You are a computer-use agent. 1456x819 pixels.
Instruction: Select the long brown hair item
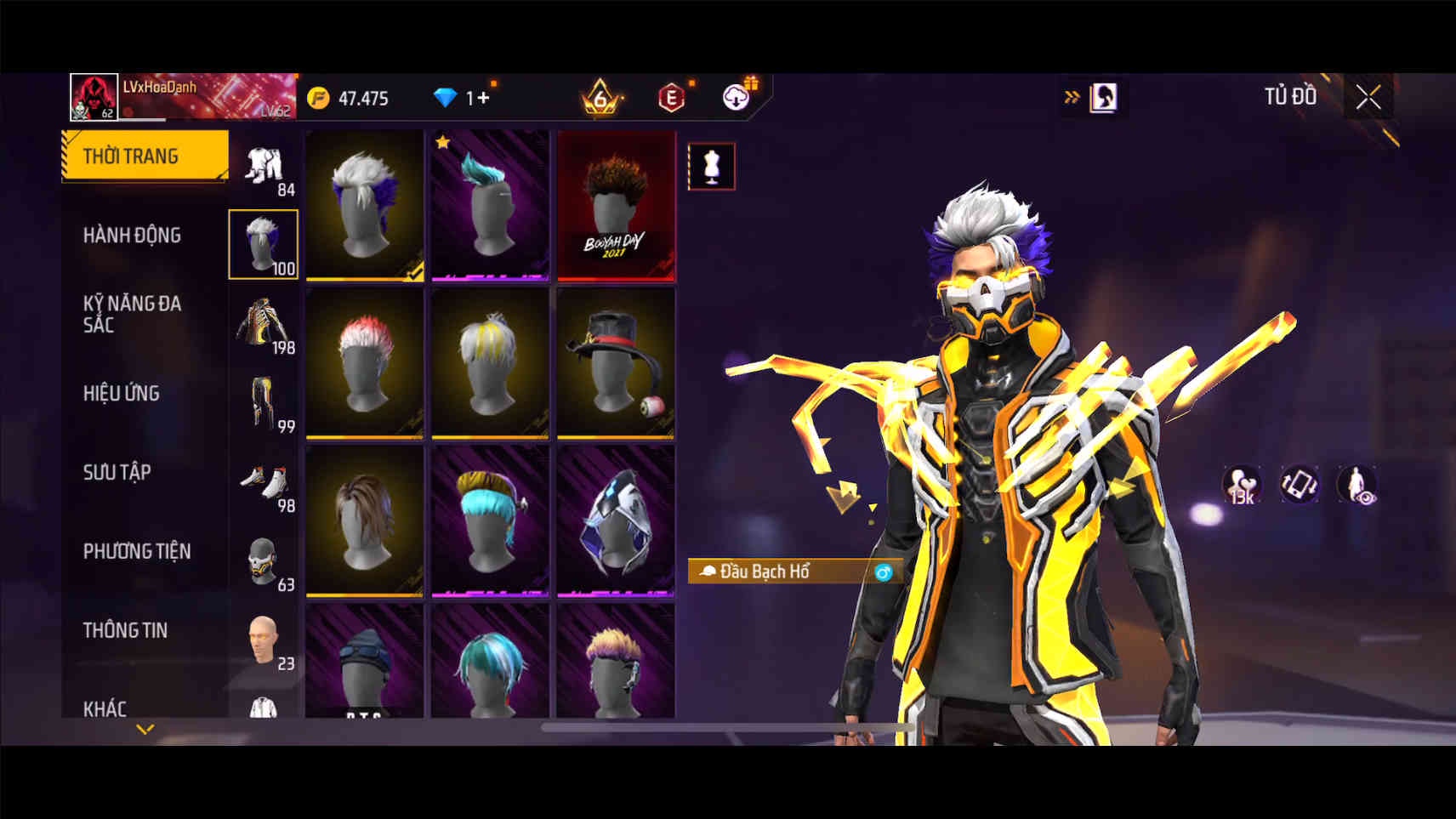coord(365,520)
